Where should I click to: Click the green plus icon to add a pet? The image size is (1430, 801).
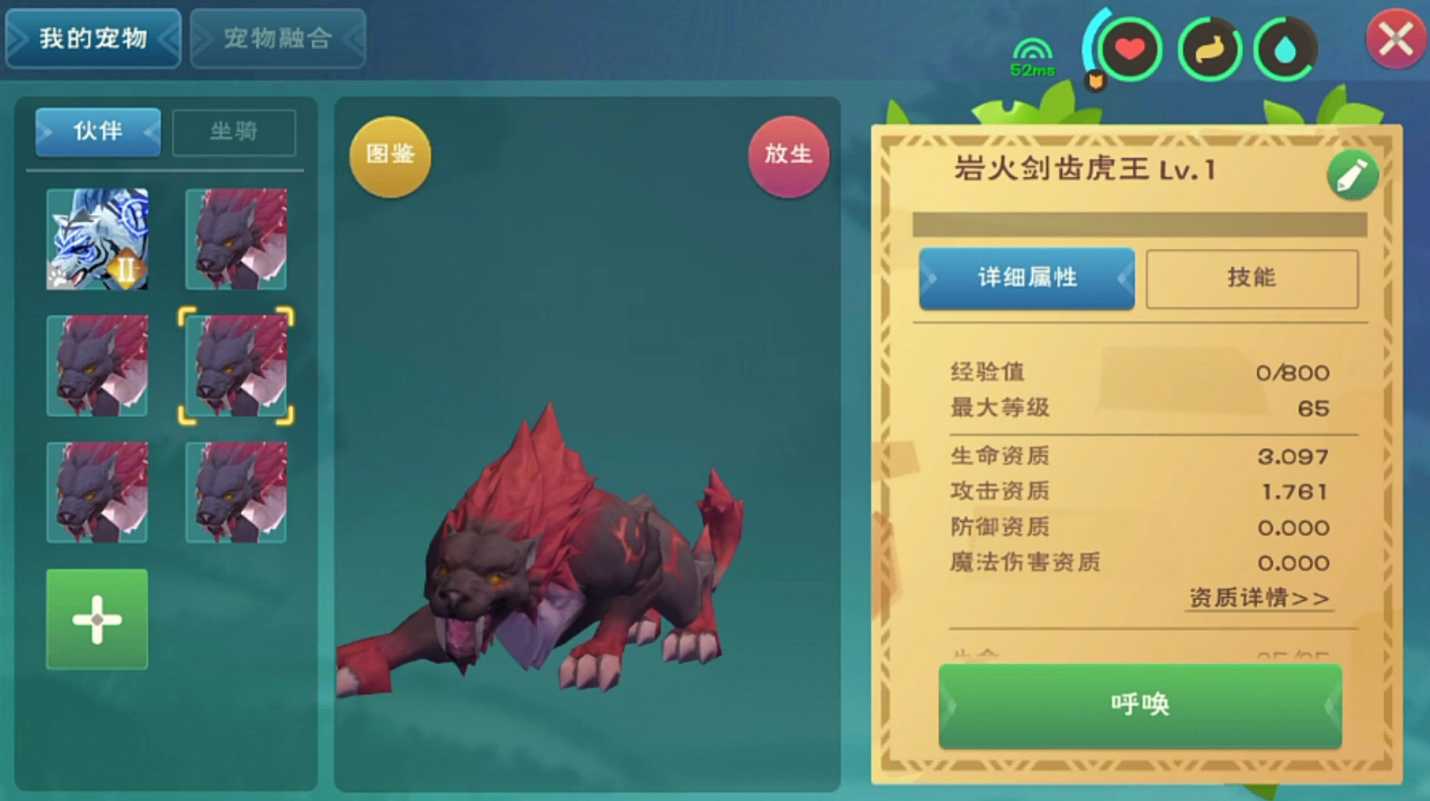pos(96,619)
